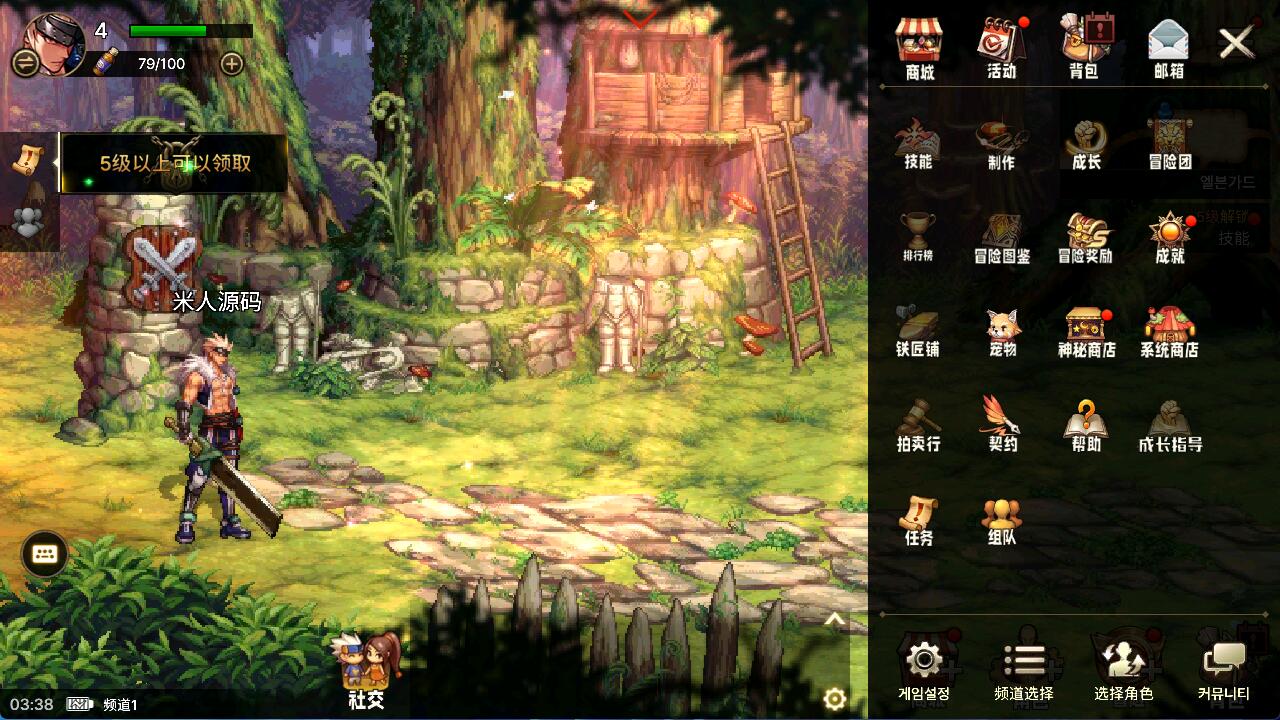Open the 成就 achievements panel
Screen dimensions: 1280x720
[x=1169, y=237]
